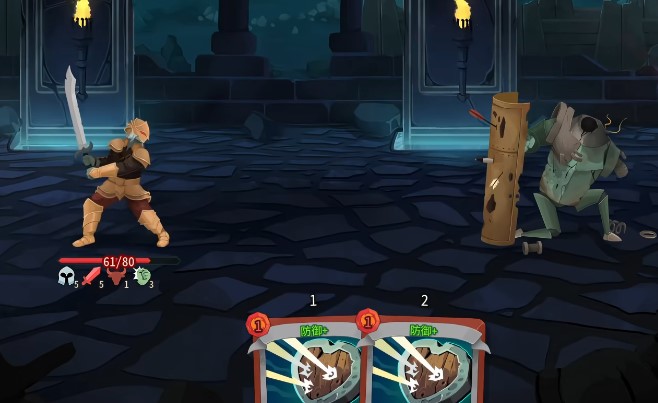
Task: Select the 防御+ card numbered 1
Action: click(310, 362)
